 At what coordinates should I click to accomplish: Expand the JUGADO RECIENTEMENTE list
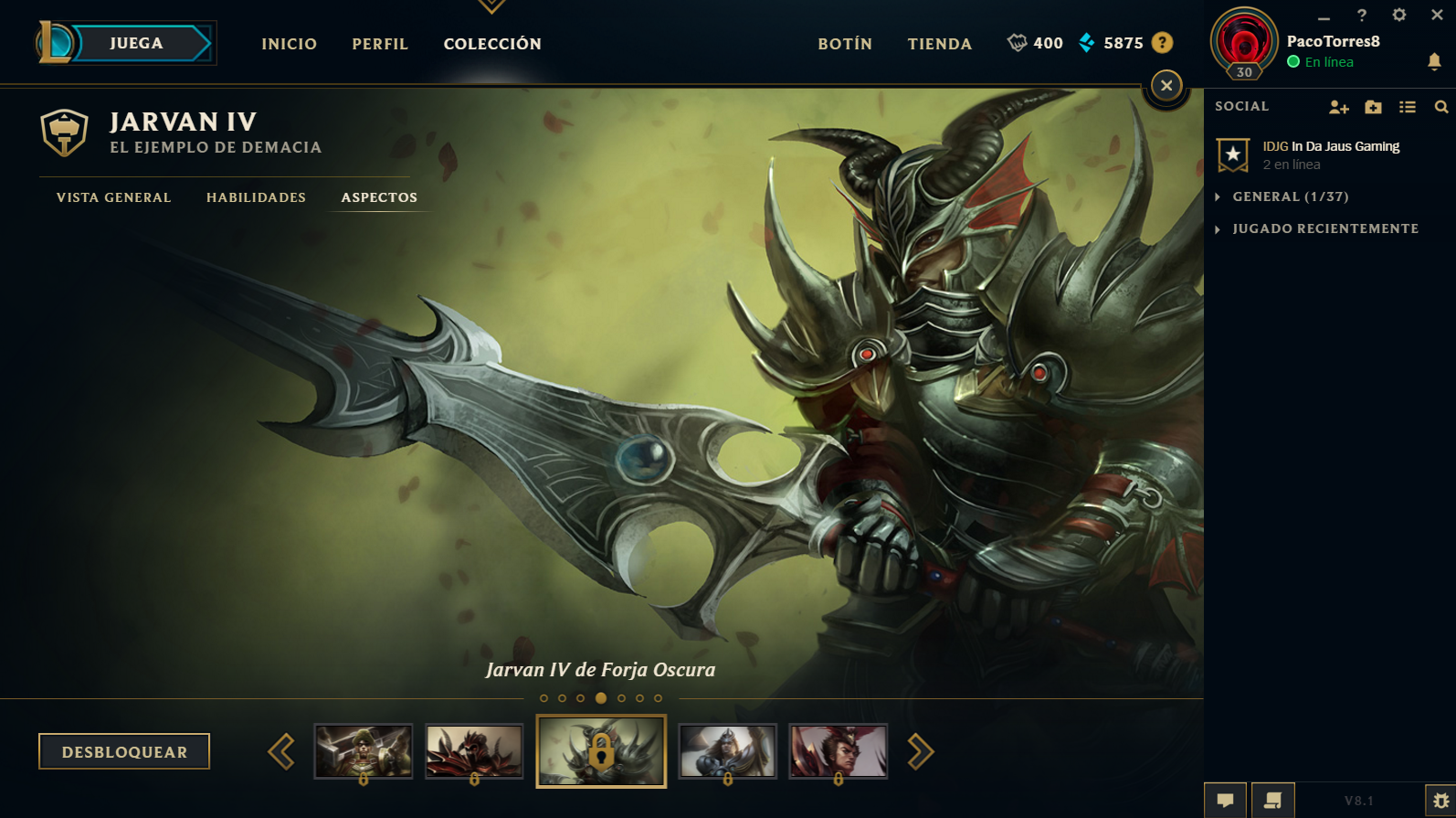pos(1324,228)
